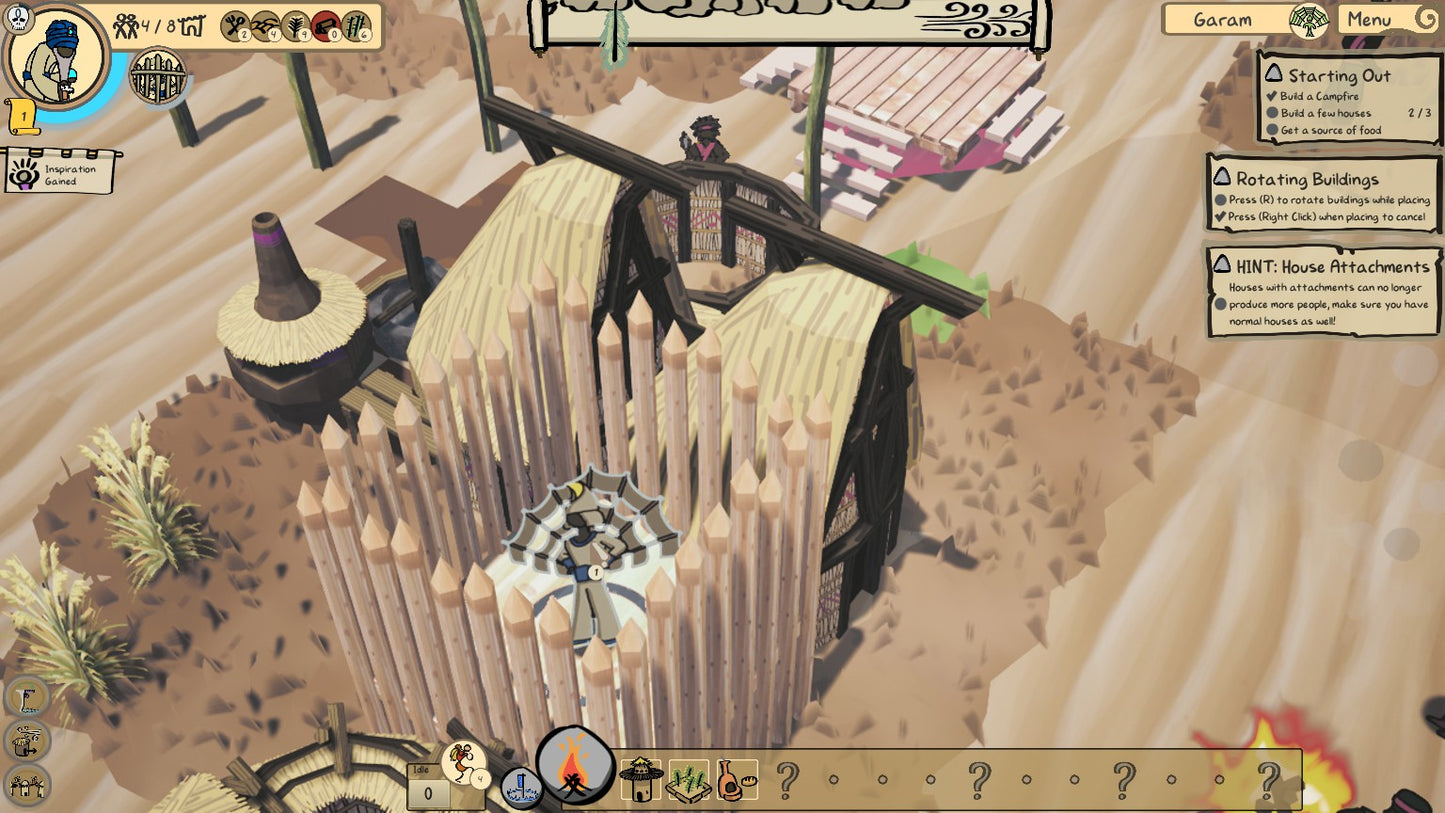Pick the clay bread oven building
1445x813 pixels.
tap(736, 780)
